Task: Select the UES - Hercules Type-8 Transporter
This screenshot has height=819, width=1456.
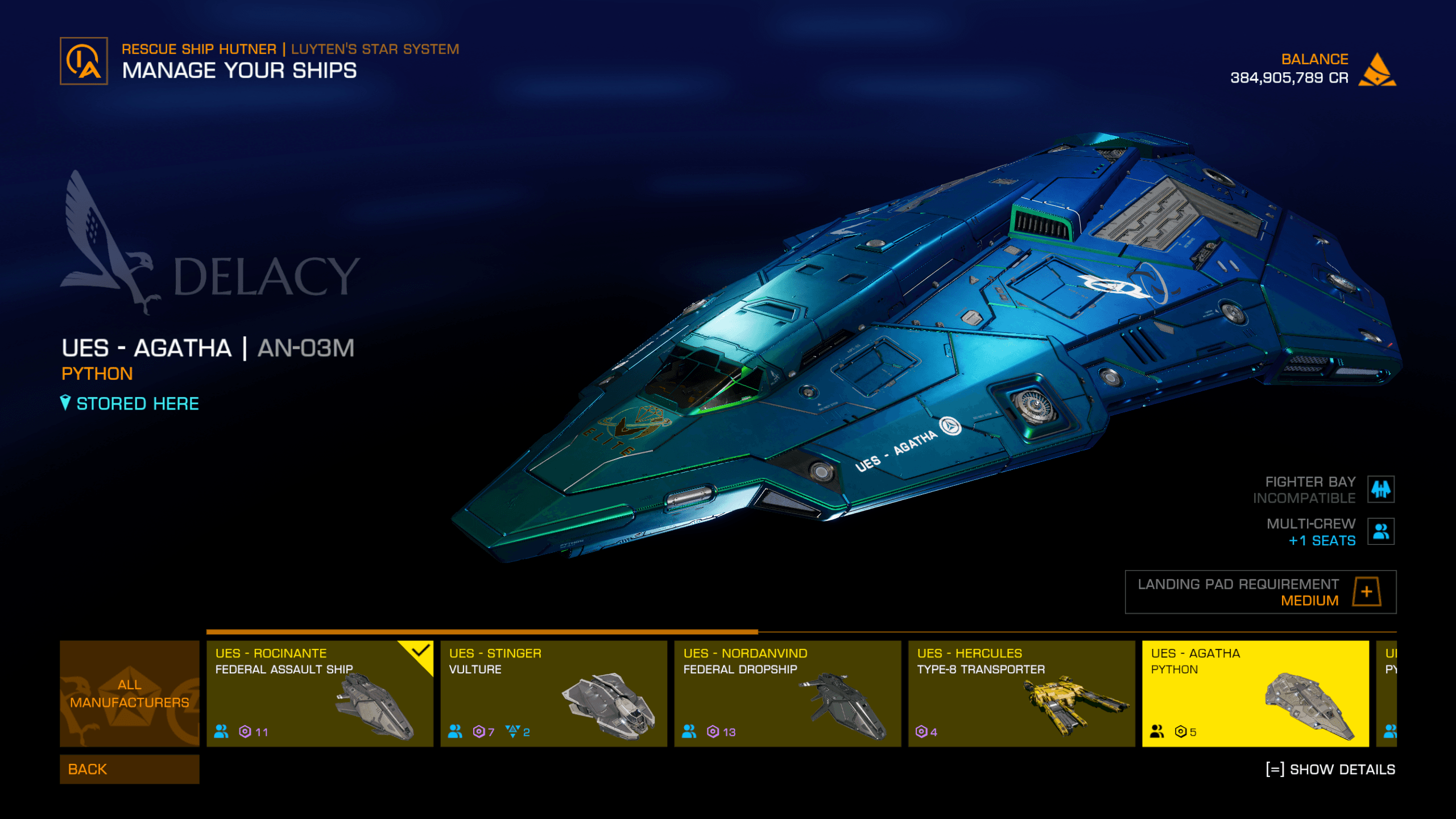Action: 1021,693
